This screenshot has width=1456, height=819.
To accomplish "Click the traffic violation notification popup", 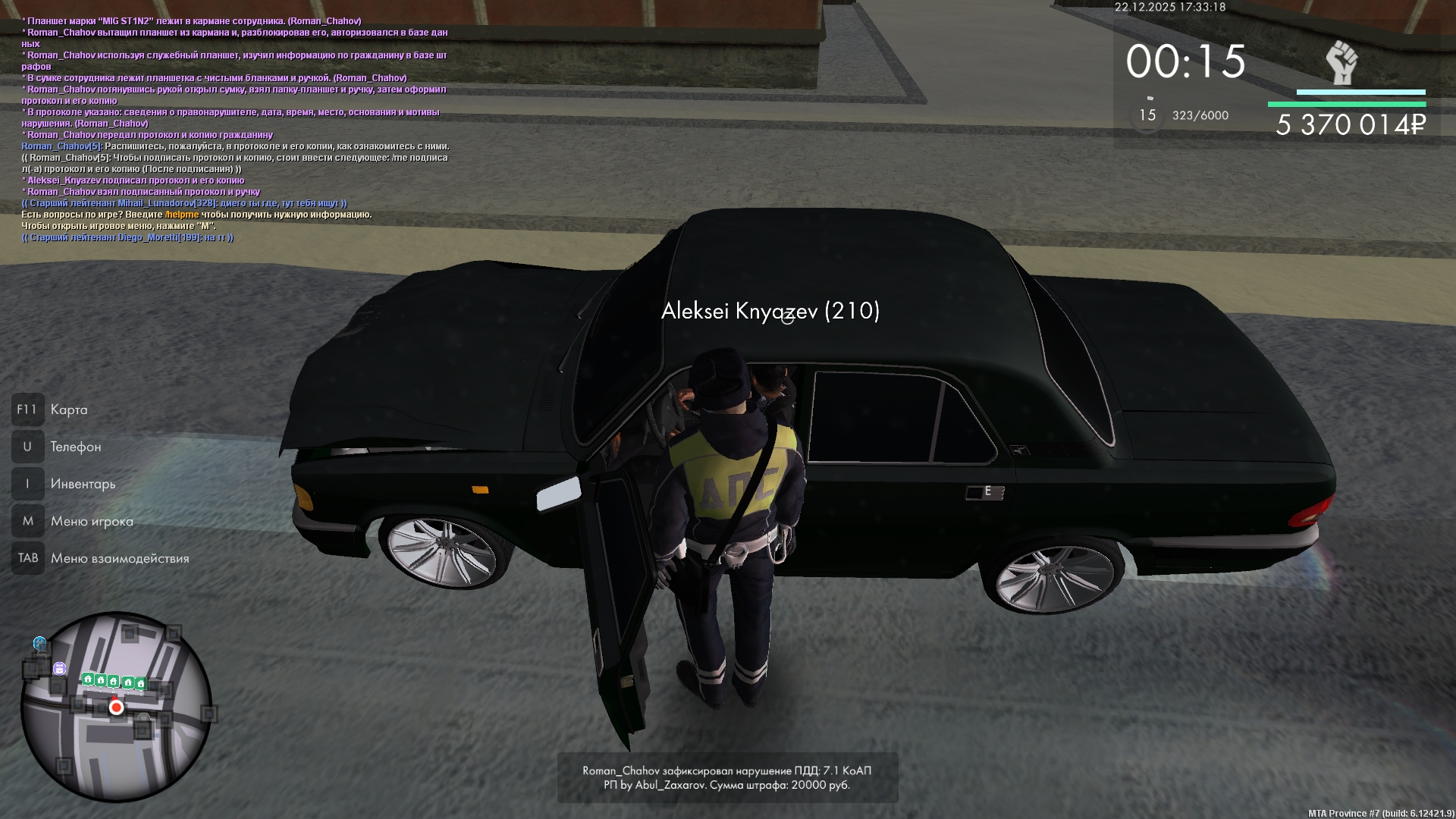I will (x=727, y=777).
